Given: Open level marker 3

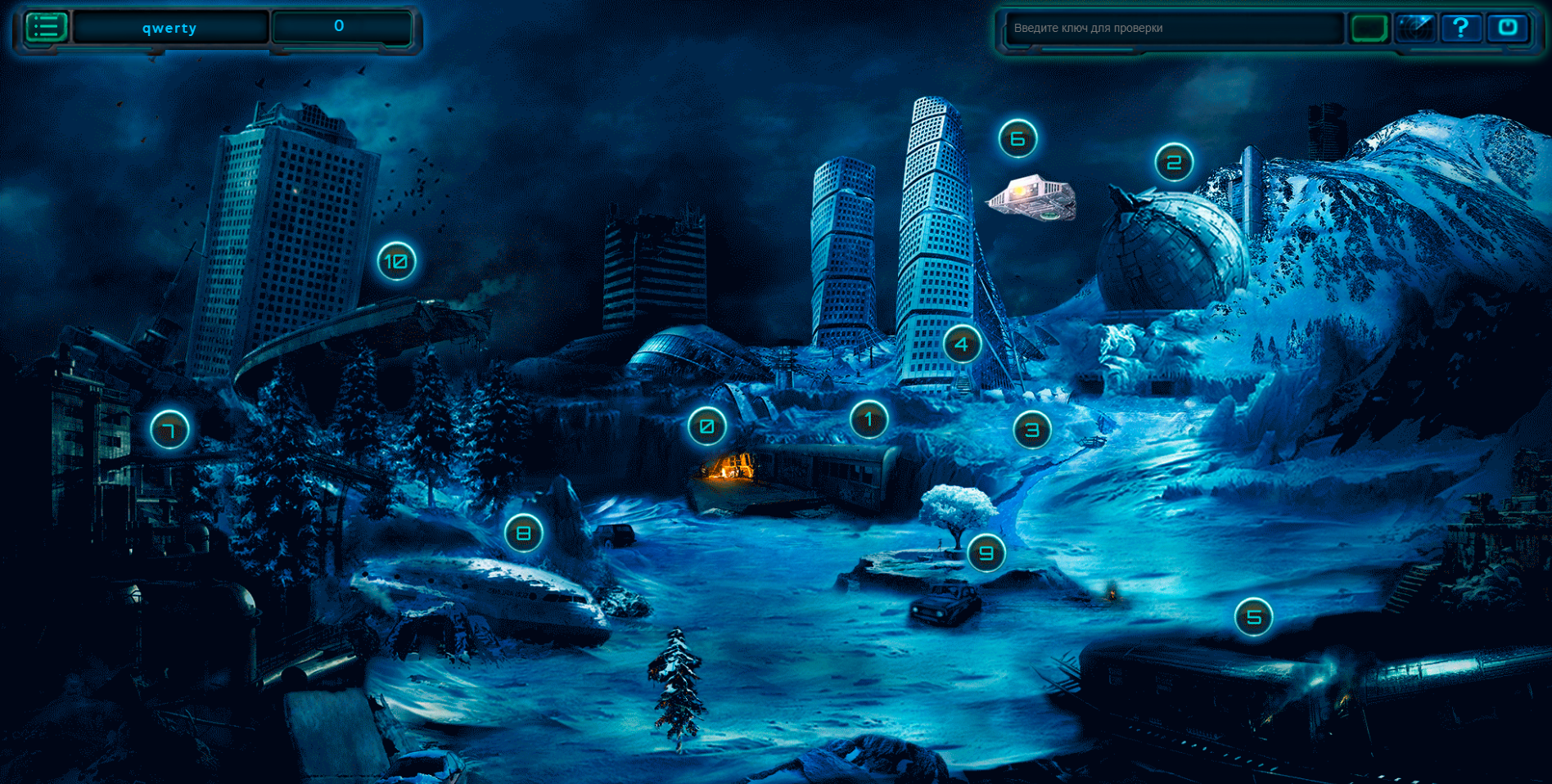Looking at the screenshot, I should point(1032,430).
